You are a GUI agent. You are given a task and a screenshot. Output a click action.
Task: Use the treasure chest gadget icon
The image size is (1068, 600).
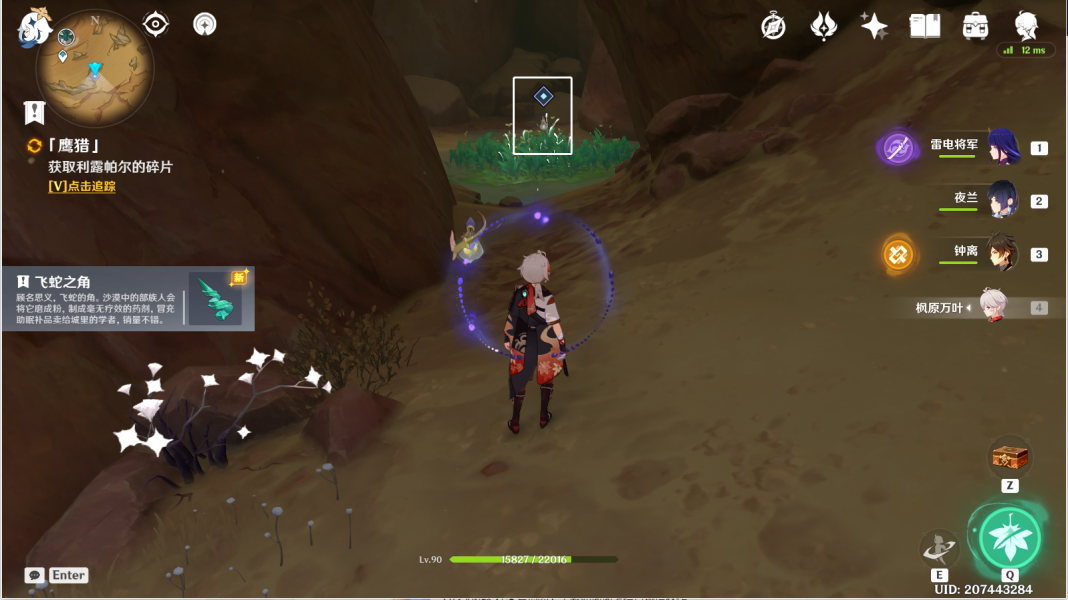point(1009,458)
